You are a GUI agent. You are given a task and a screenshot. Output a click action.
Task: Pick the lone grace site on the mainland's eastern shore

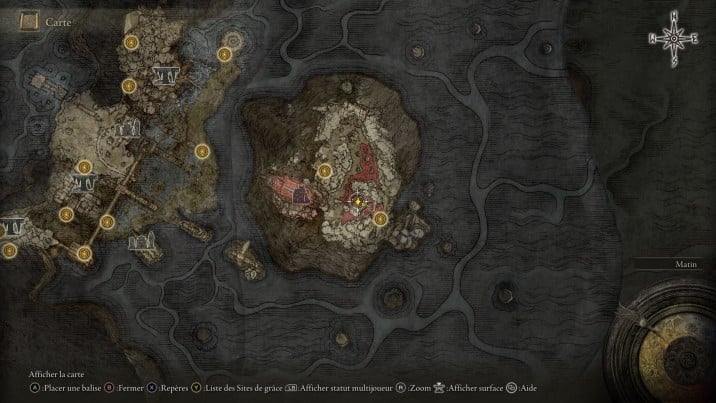[202, 152]
